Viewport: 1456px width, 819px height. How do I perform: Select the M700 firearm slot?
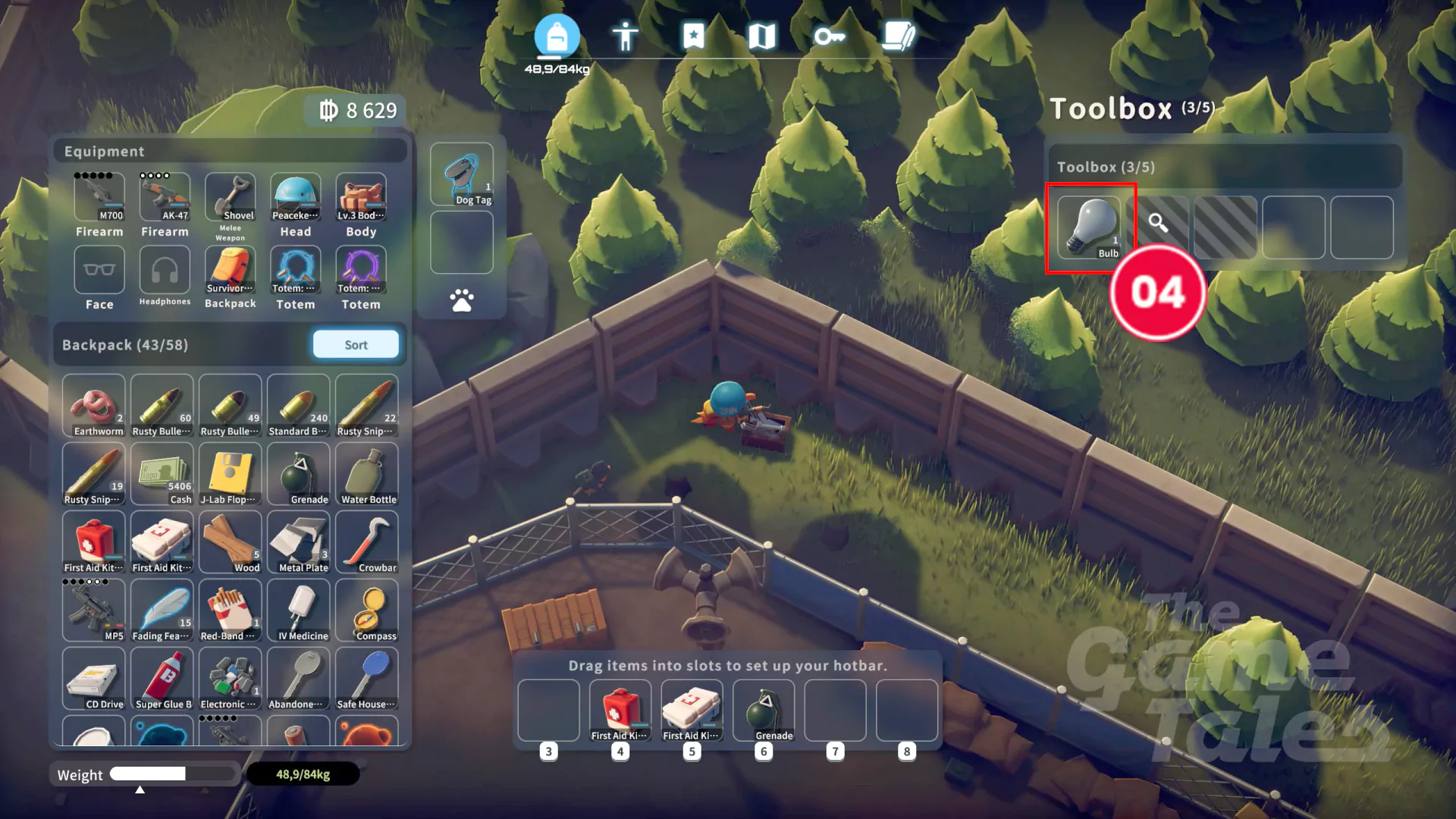pos(99,197)
